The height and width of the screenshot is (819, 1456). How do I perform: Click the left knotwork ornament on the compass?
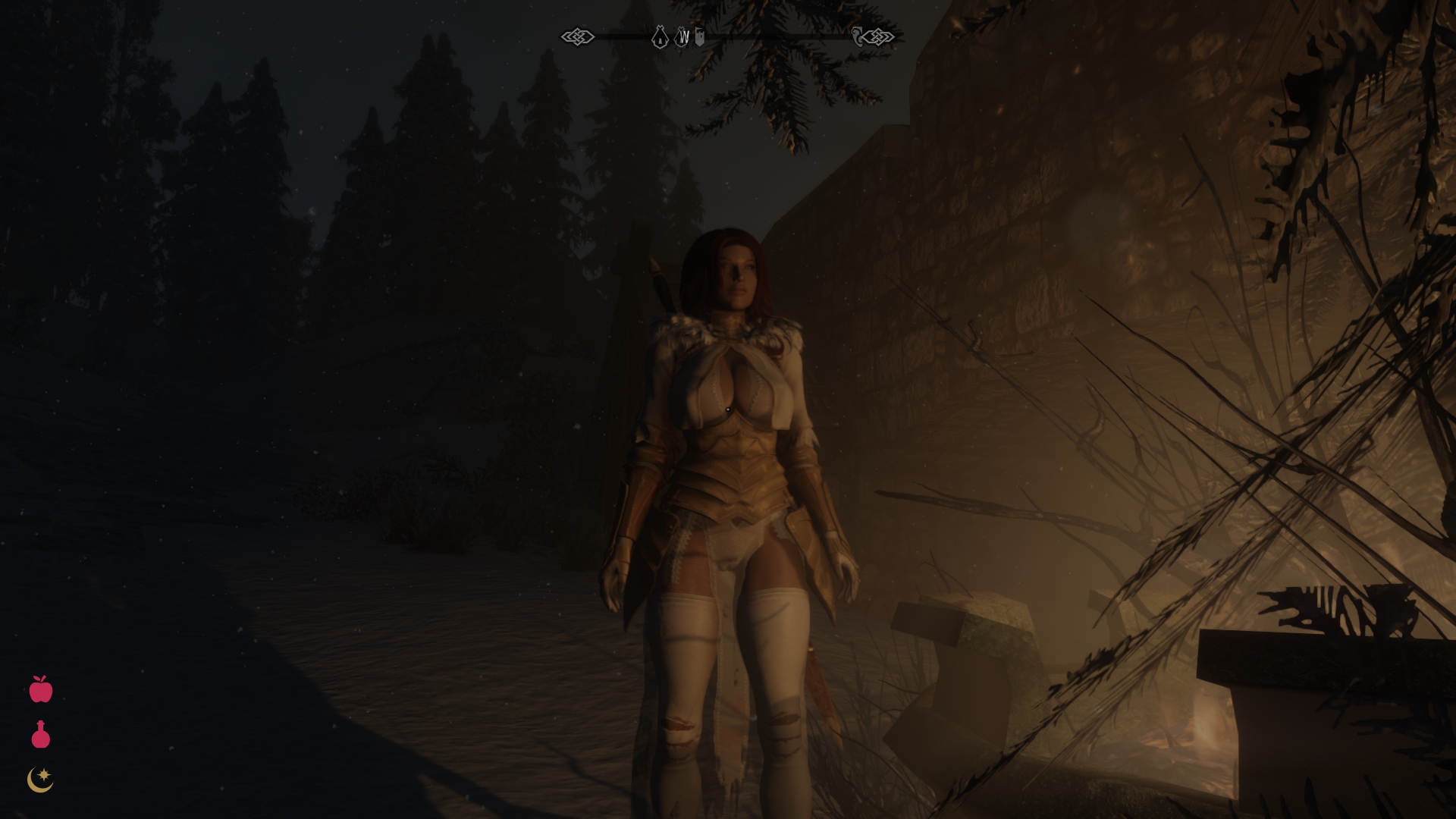pyautogui.click(x=578, y=35)
